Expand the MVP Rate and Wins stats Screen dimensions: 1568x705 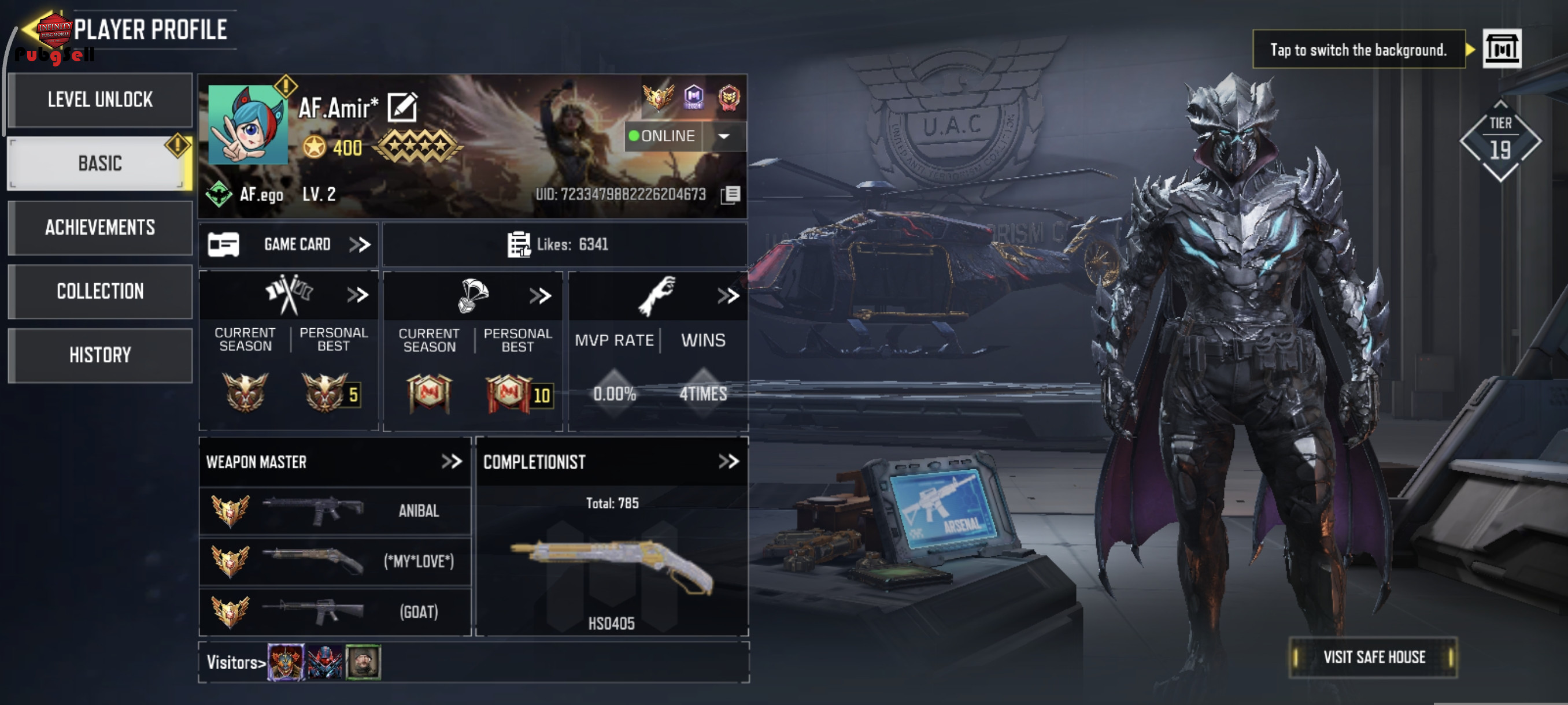[x=727, y=296]
